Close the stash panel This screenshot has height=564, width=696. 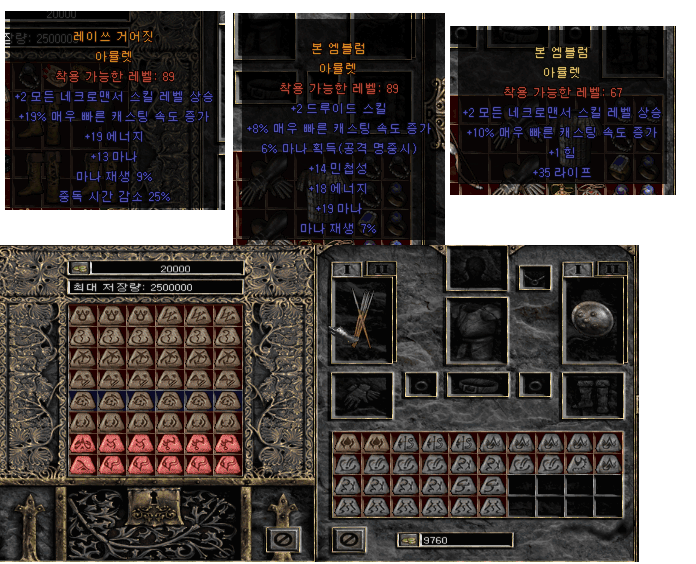pos(282,539)
